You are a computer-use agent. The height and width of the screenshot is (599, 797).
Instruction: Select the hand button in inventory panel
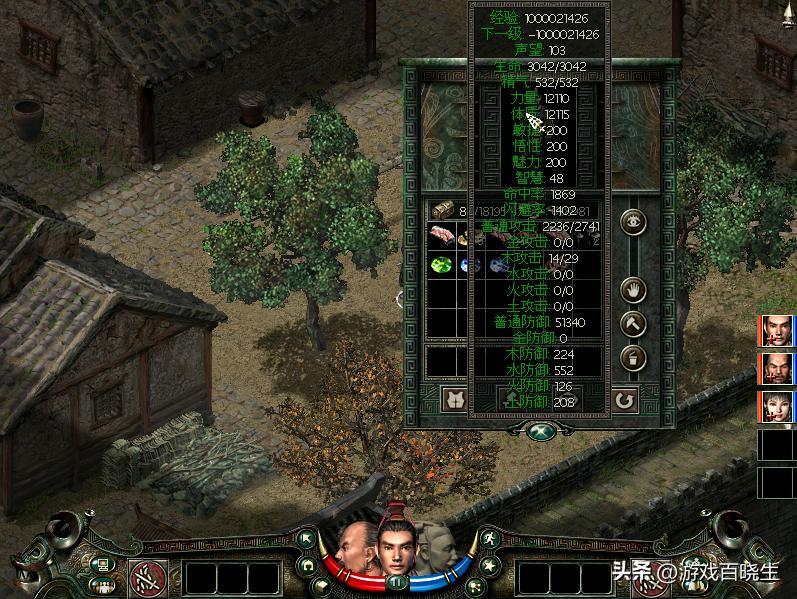click(633, 290)
